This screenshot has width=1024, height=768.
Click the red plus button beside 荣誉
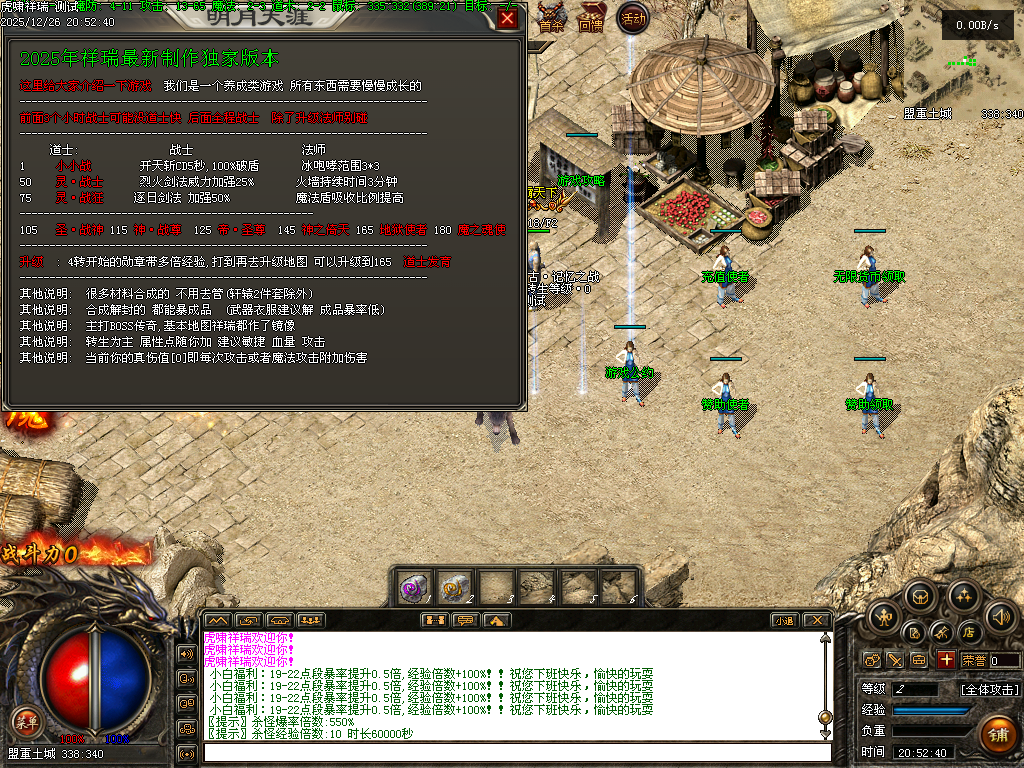(946, 660)
